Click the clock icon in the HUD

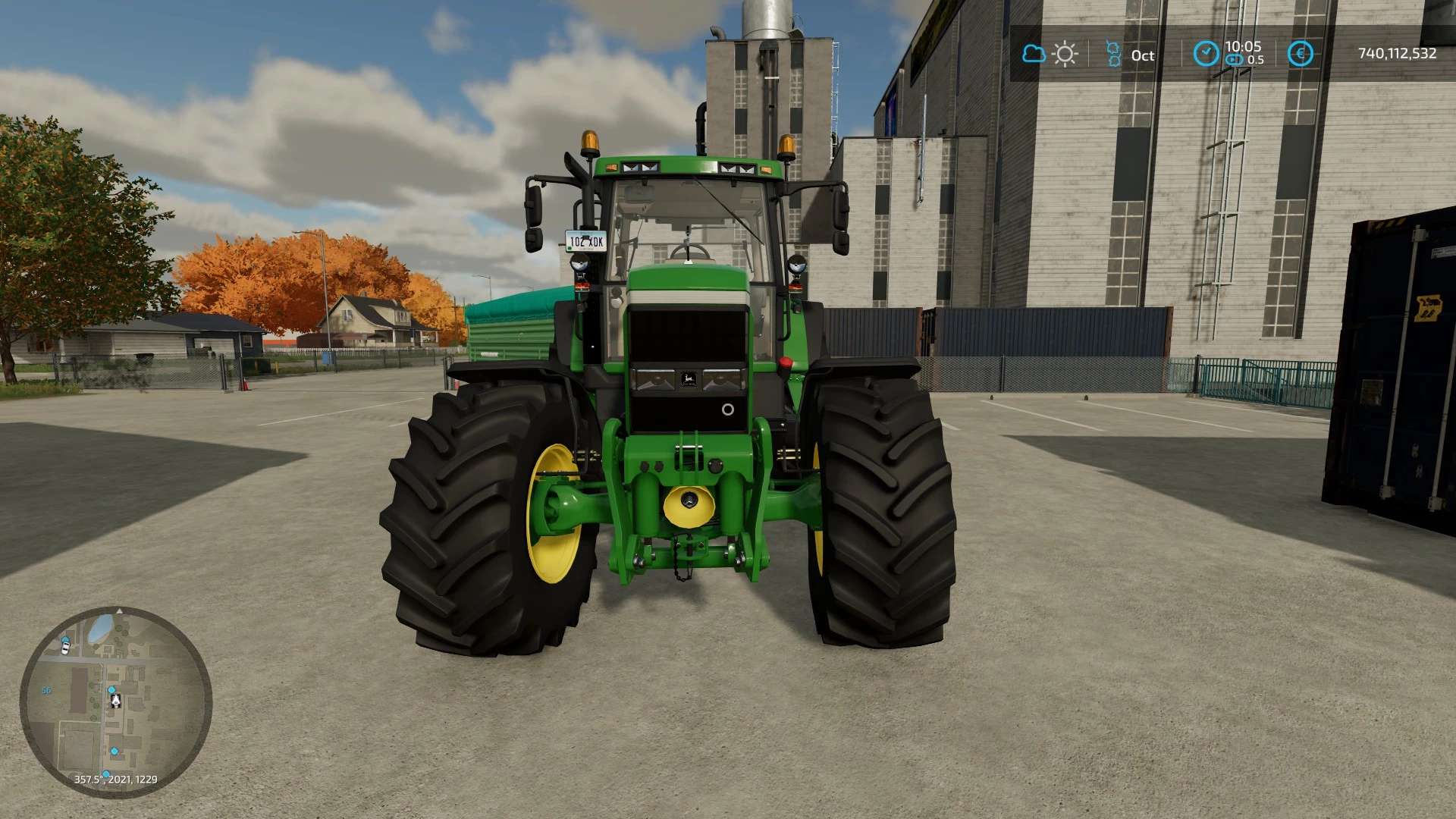pos(1206,54)
